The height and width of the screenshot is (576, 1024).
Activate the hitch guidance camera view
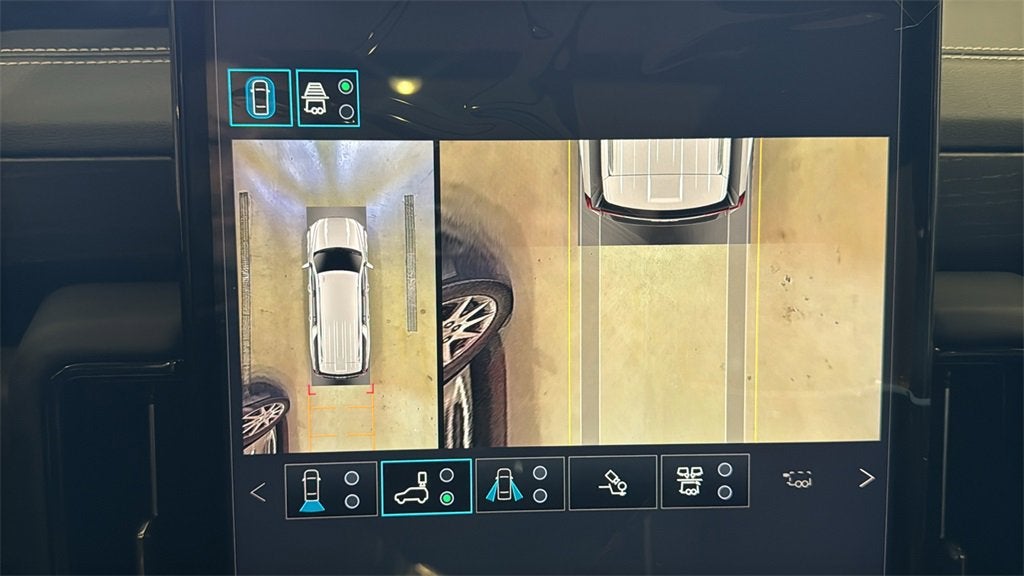[612, 483]
